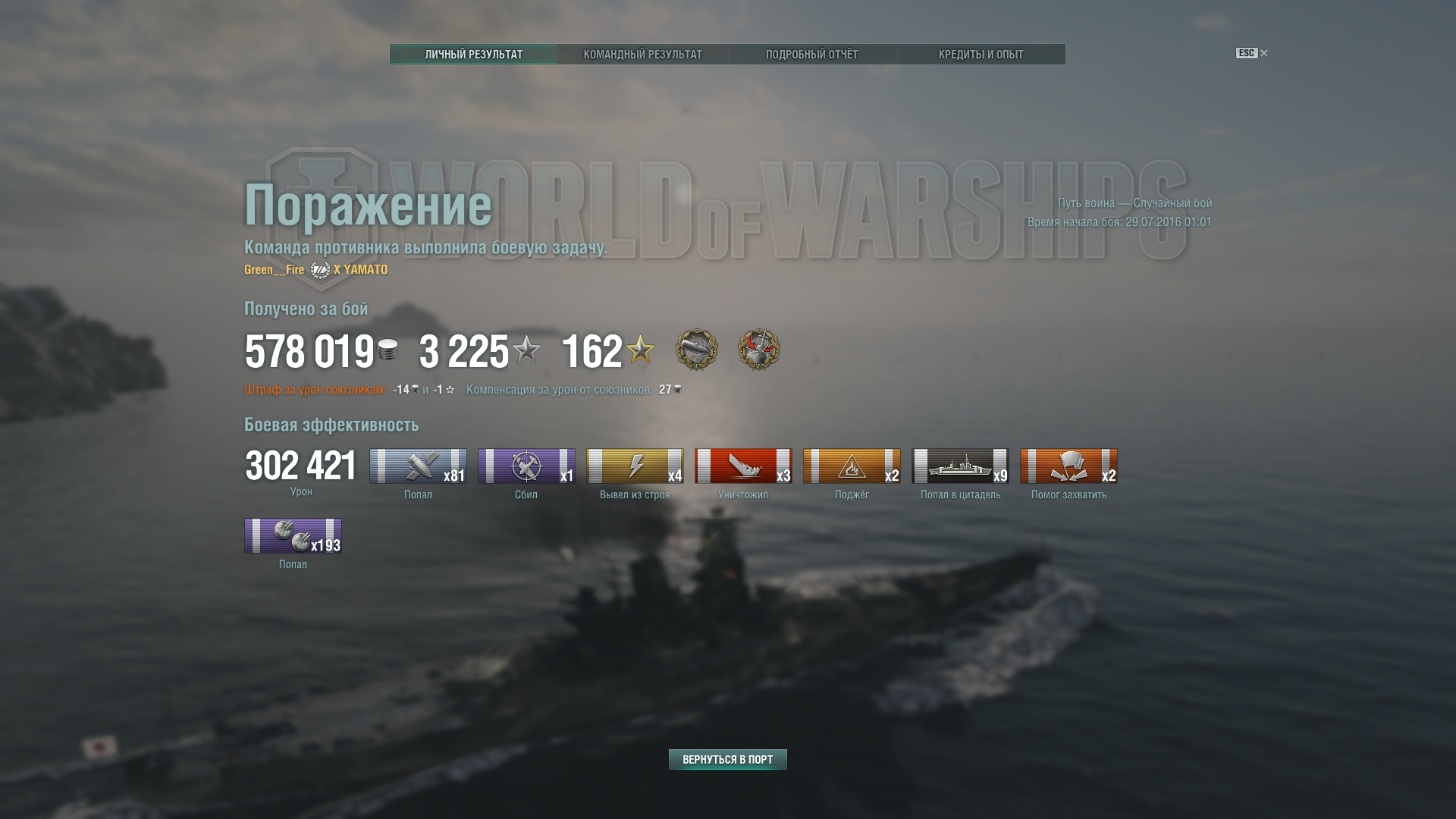Show the Подробный отчёт tab
The height and width of the screenshot is (819, 1456).
tap(811, 54)
